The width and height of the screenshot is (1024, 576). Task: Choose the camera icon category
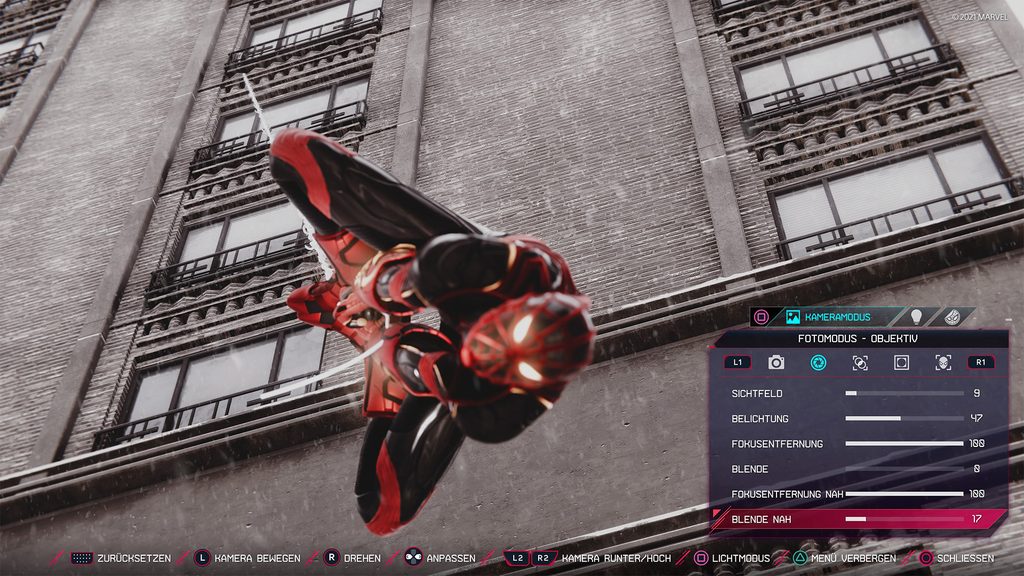coord(776,362)
